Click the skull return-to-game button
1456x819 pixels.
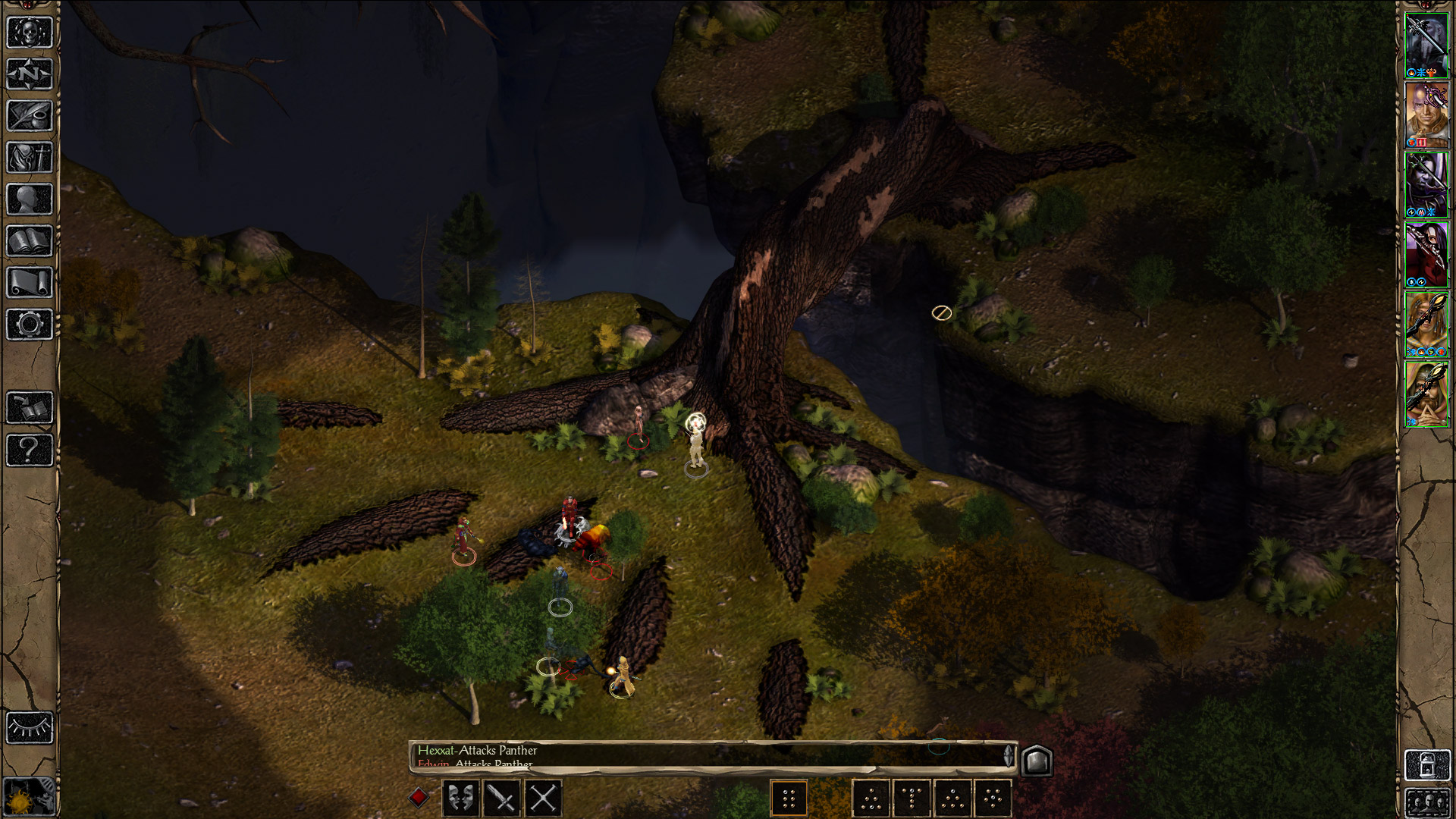[x=30, y=33]
